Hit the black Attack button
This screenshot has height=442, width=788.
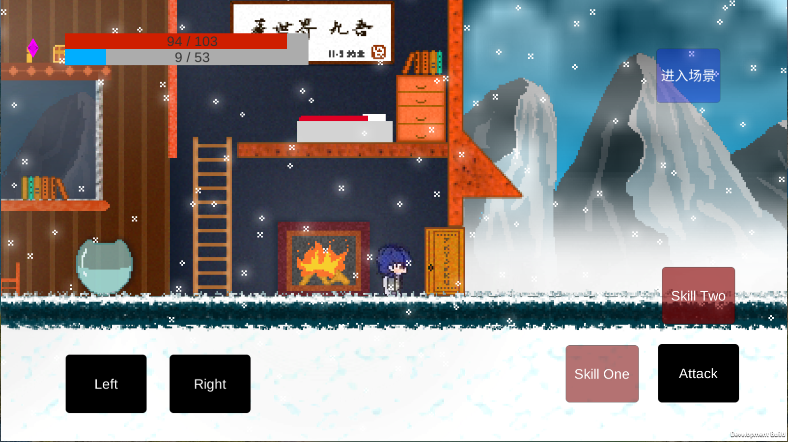point(698,373)
